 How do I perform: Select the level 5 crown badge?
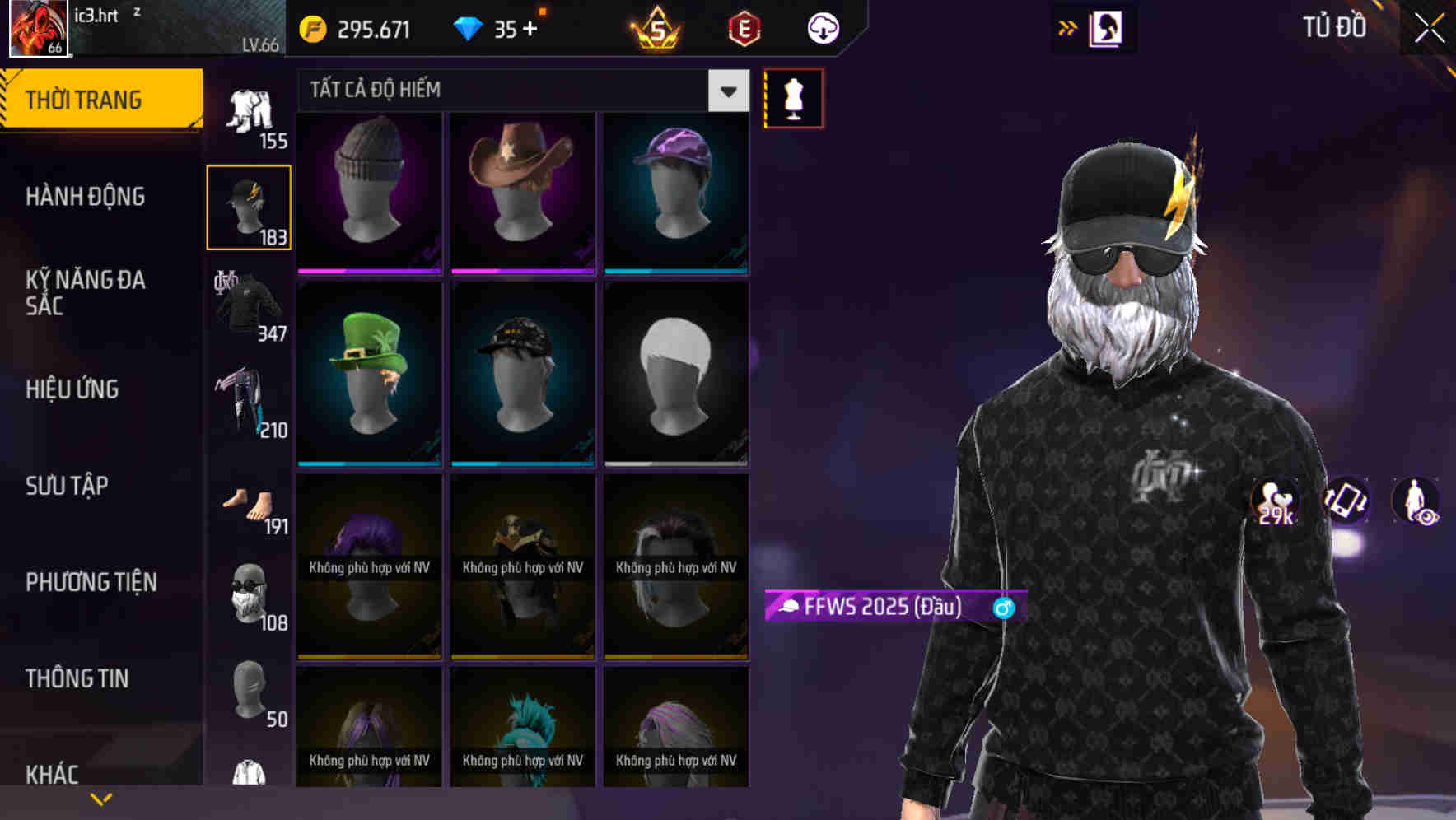(653, 29)
